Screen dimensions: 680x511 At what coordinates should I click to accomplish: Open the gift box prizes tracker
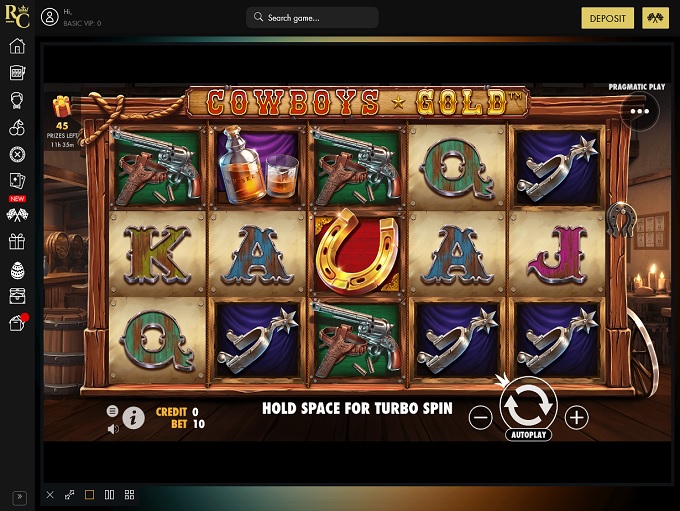62,106
